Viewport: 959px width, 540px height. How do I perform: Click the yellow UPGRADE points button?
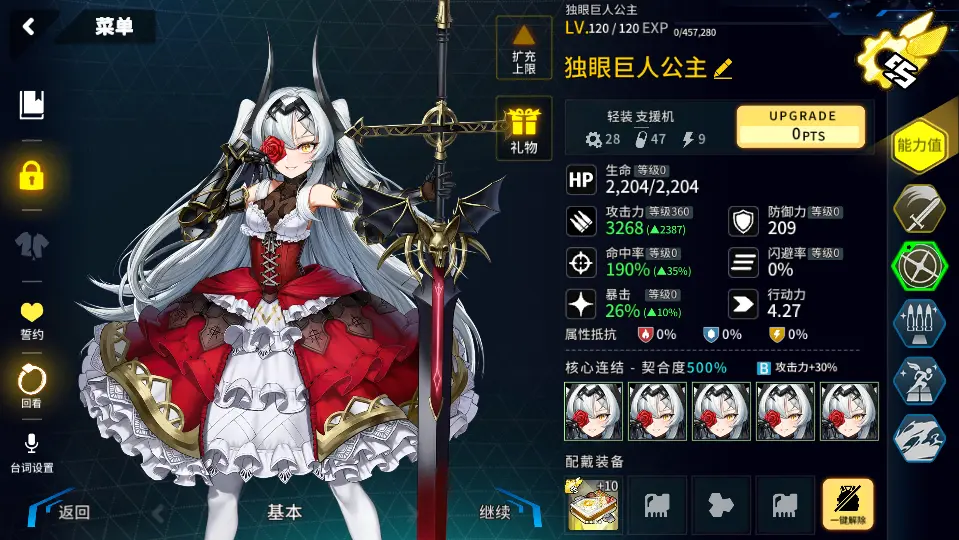coord(801,126)
